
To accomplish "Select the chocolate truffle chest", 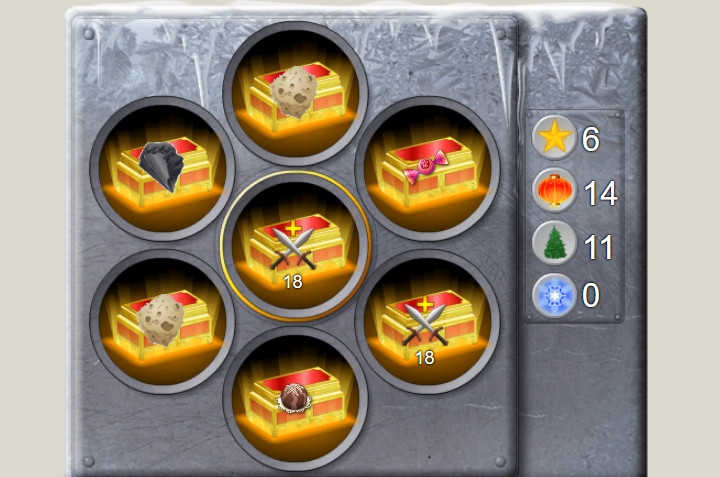I will click(295, 397).
